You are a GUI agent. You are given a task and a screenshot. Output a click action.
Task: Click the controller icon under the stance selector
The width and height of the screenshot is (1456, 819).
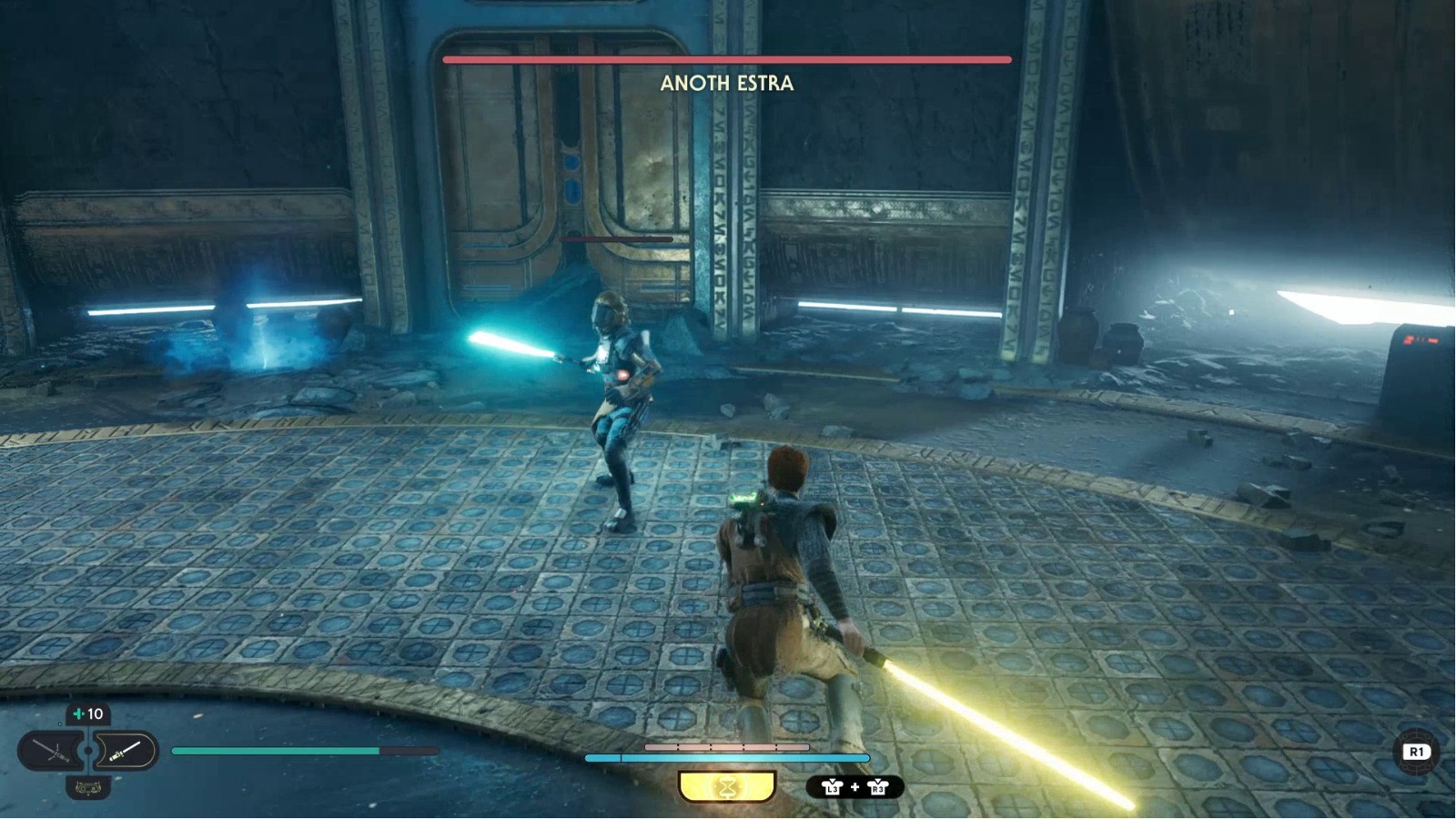click(88, 788)
